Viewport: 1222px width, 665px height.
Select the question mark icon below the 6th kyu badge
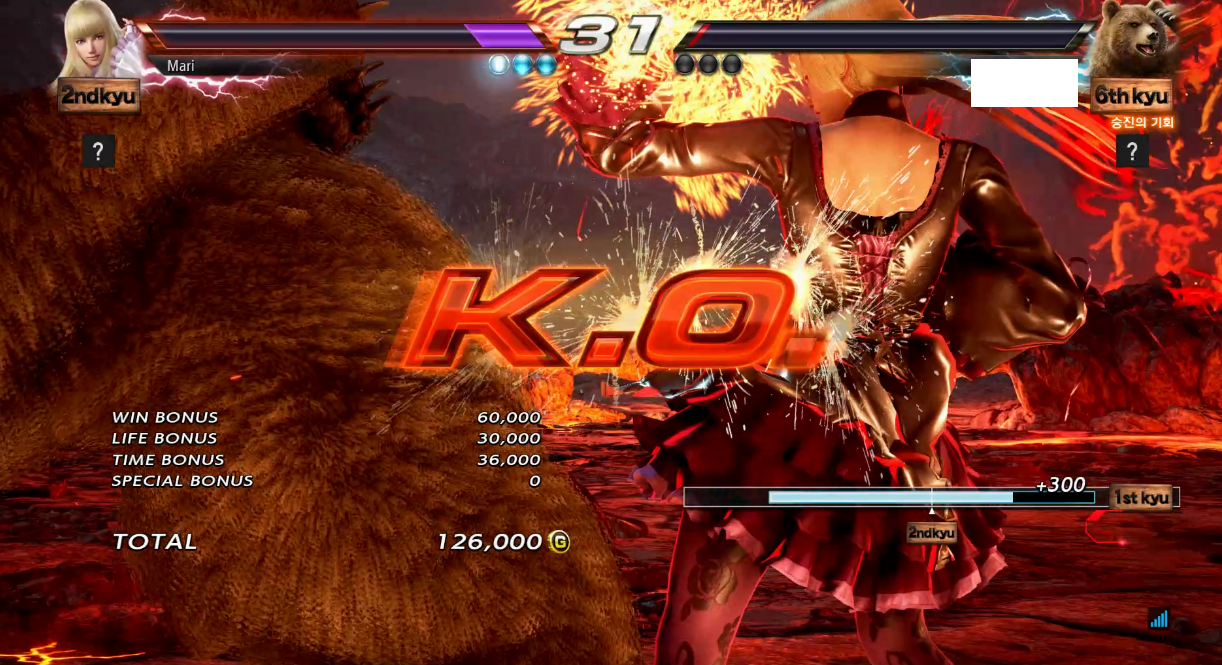1132,151
